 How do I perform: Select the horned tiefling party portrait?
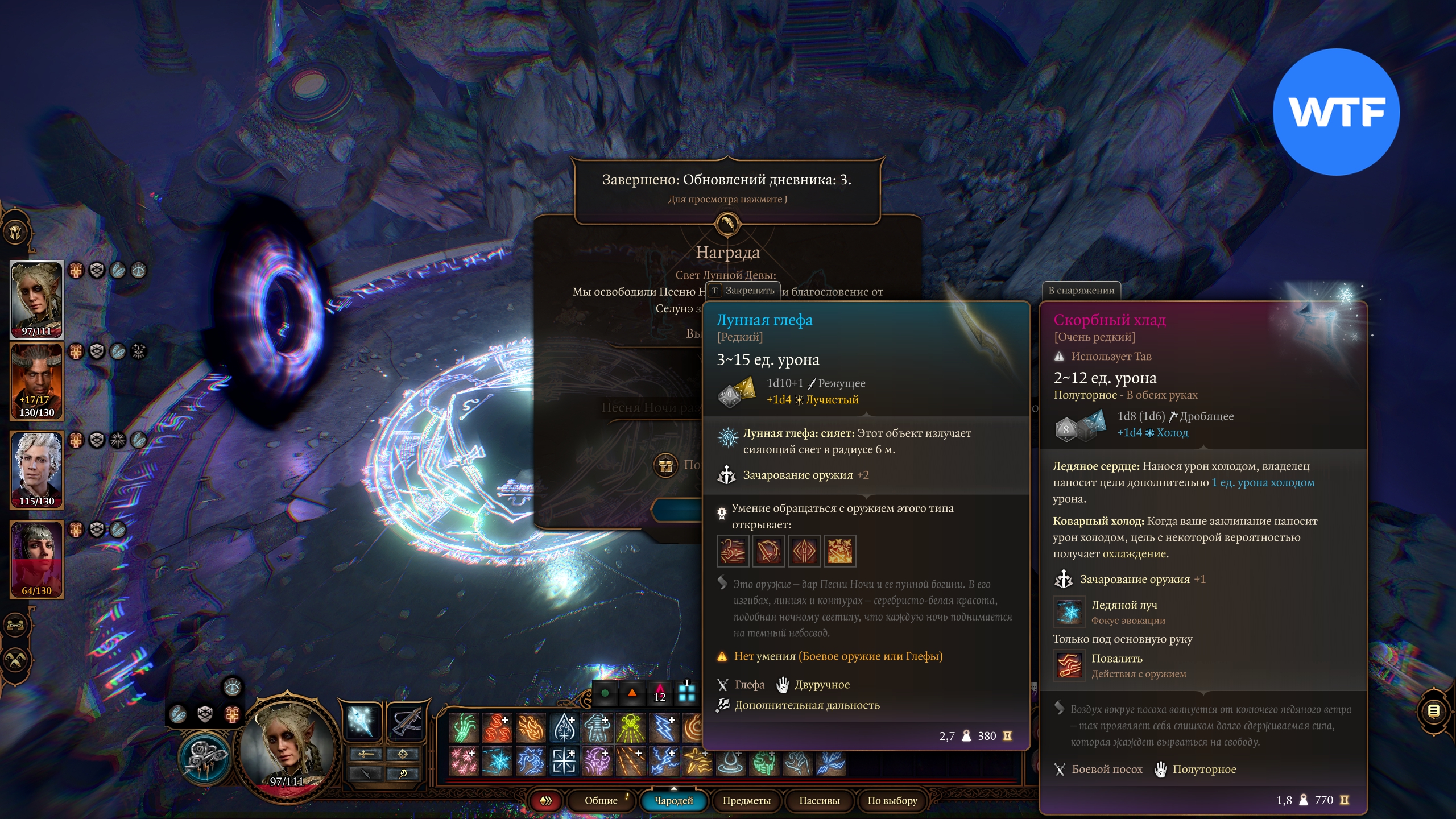36,381
